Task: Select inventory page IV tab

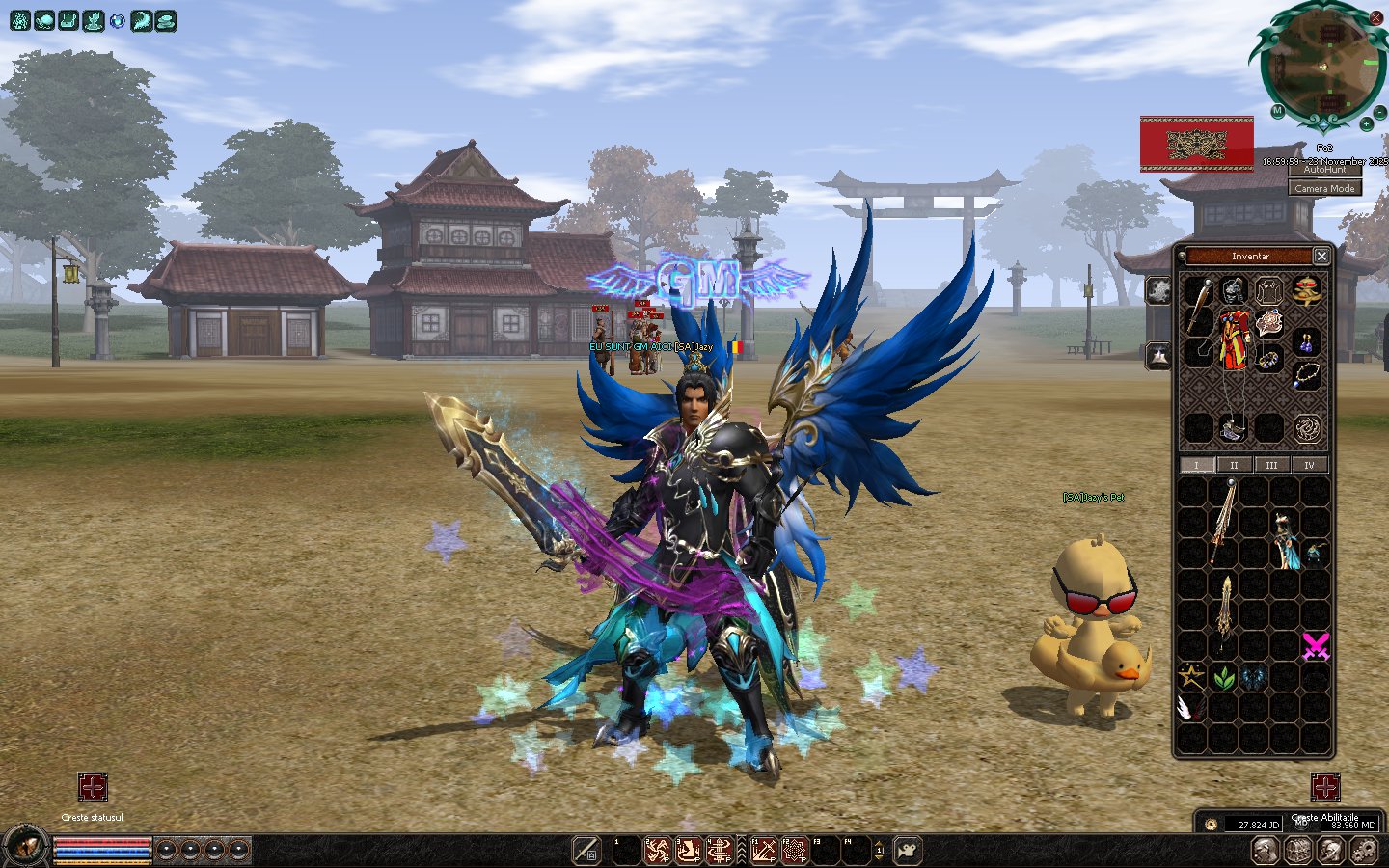Action: tap(1309, 465)
